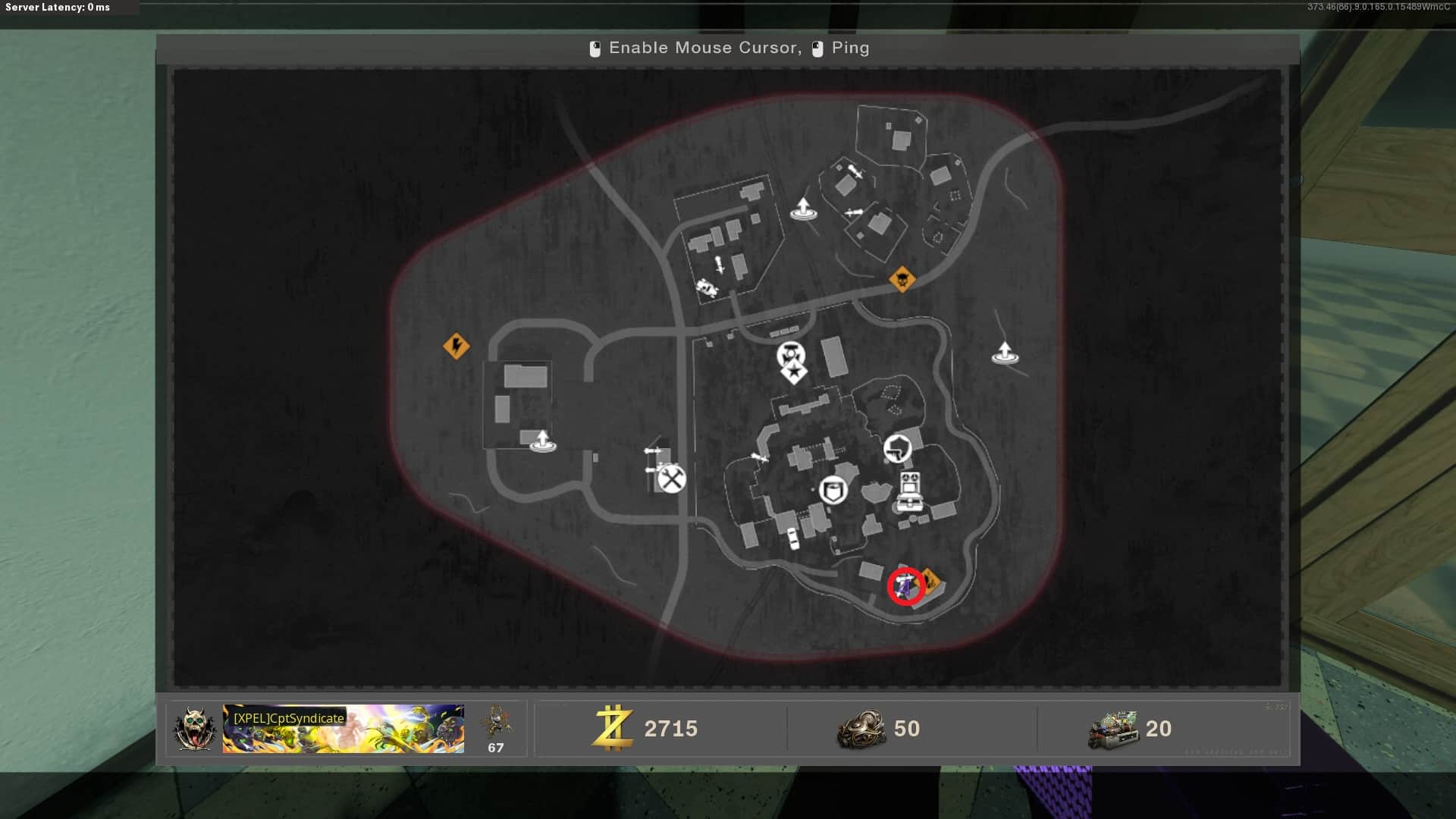Ping the crossed wrench and hammer icon
Image resolution: width=1456 pixels, height=819 pixels.
click(671, 479)
